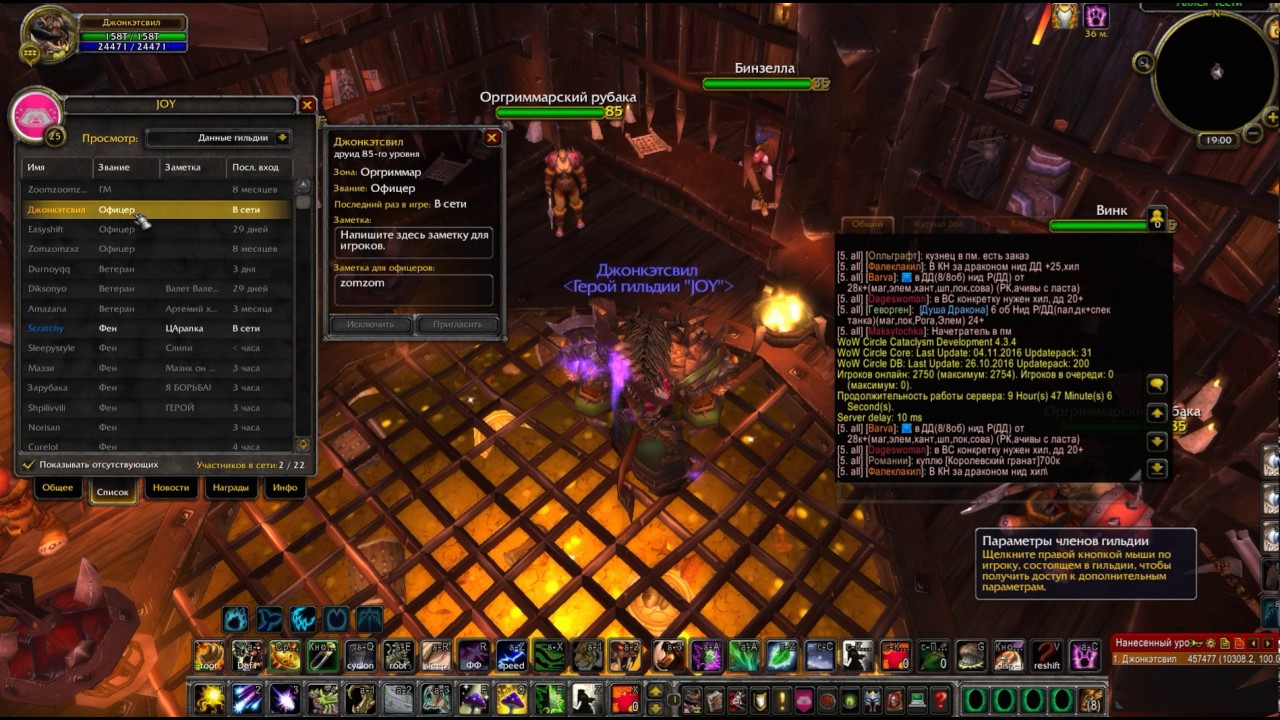Open the "Награды" guild tab
The height and width of the screenshot is (720, 1280).
click(230, 488)
